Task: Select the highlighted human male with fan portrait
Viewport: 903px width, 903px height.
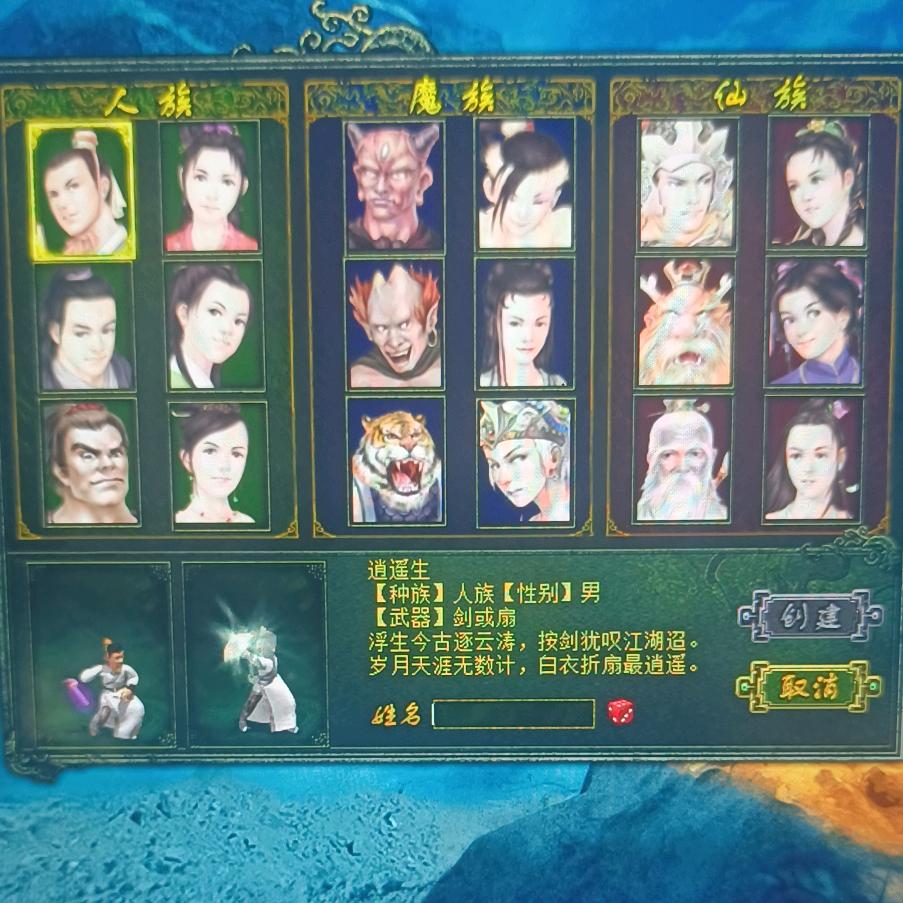Action: [x=81, y=191]
